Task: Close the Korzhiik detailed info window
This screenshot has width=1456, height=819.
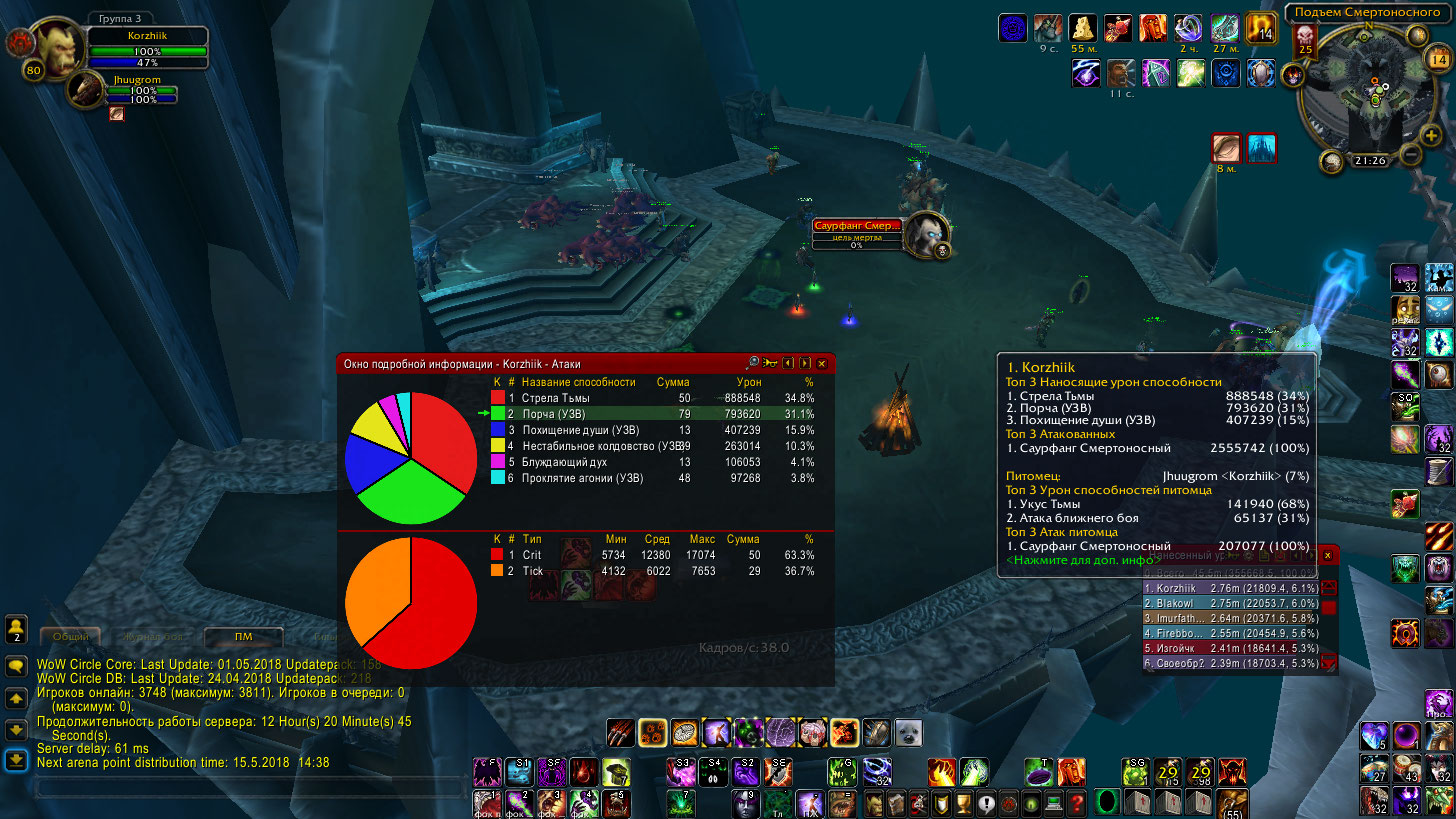Action: [822, 363]
